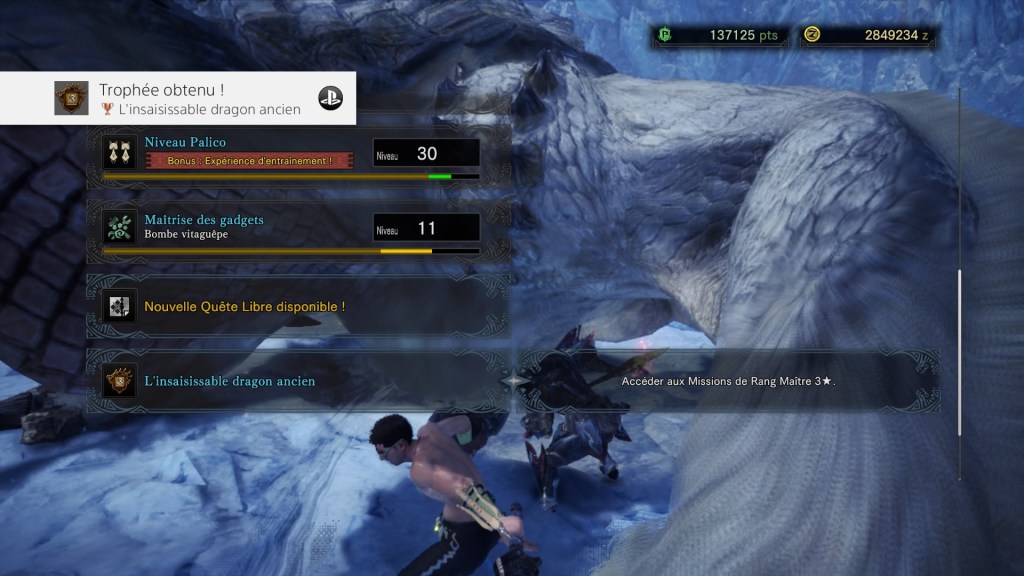Select the Maîtrise des gadgets row
The height and width of the screenshot is (576, 1024).
point(297,229)
